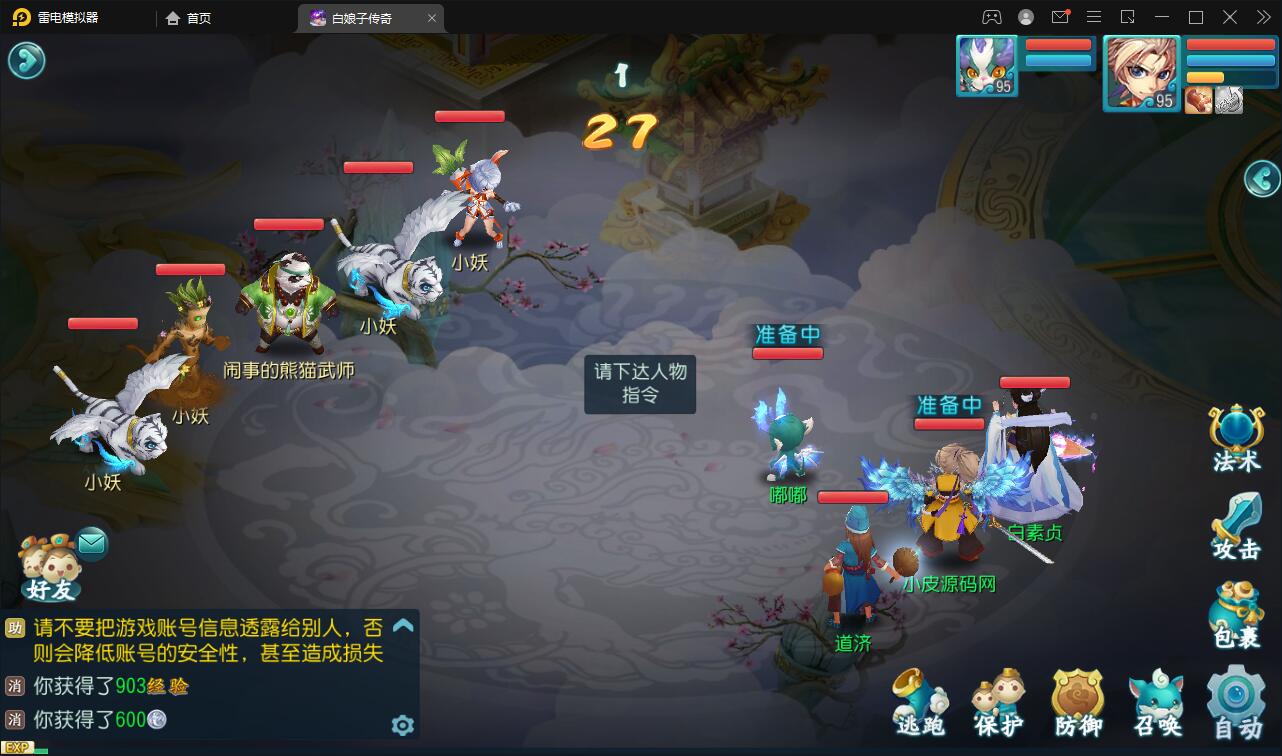
Task: Select the 攻击 attack sword icon
Action: click(1236, 520)
